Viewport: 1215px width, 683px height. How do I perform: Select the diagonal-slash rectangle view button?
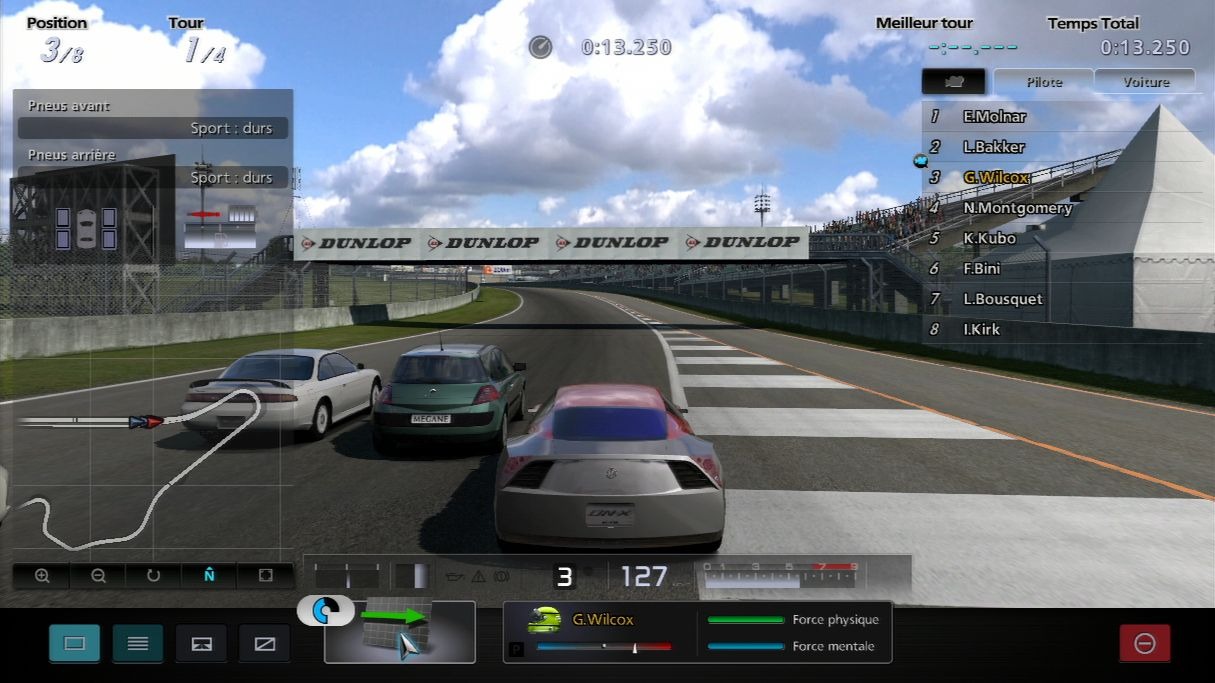coord(264,643)
